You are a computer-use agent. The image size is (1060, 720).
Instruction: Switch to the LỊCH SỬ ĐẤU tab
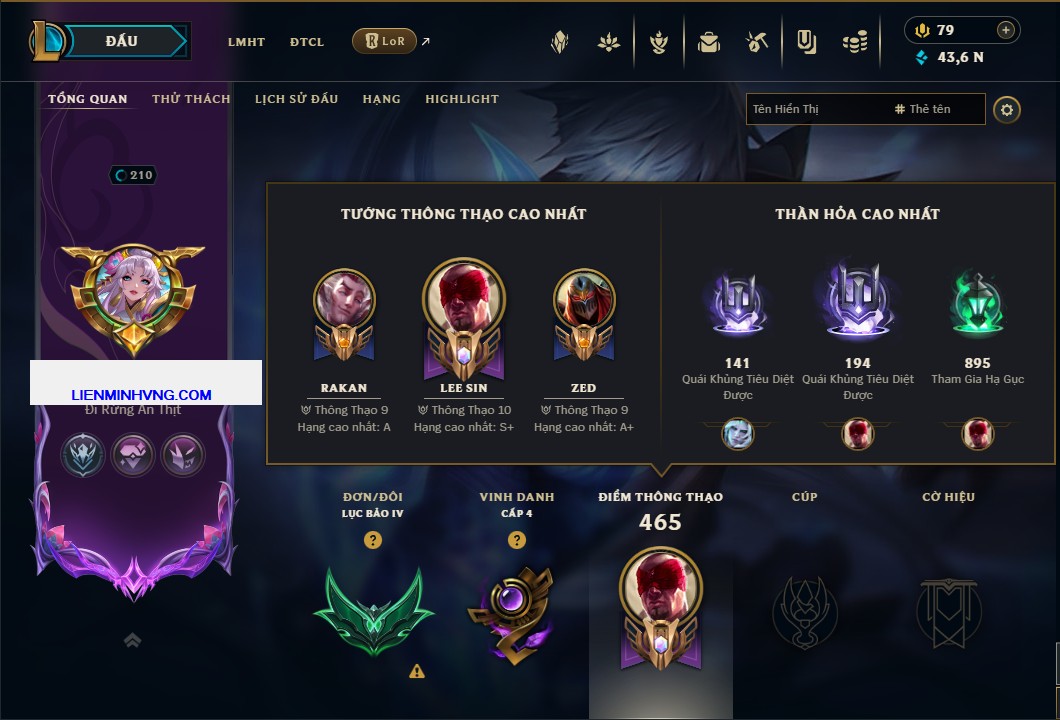(296, 99)
